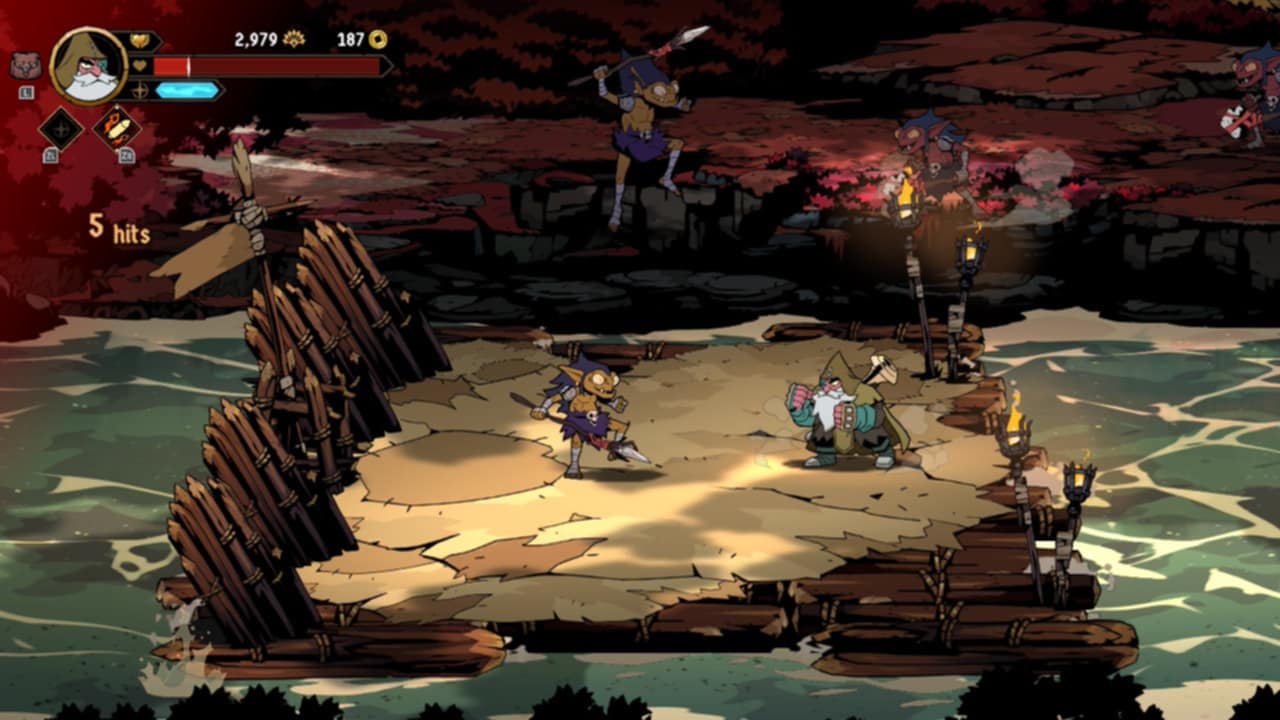Use the dark crosshair ability slot

[60, 129]
